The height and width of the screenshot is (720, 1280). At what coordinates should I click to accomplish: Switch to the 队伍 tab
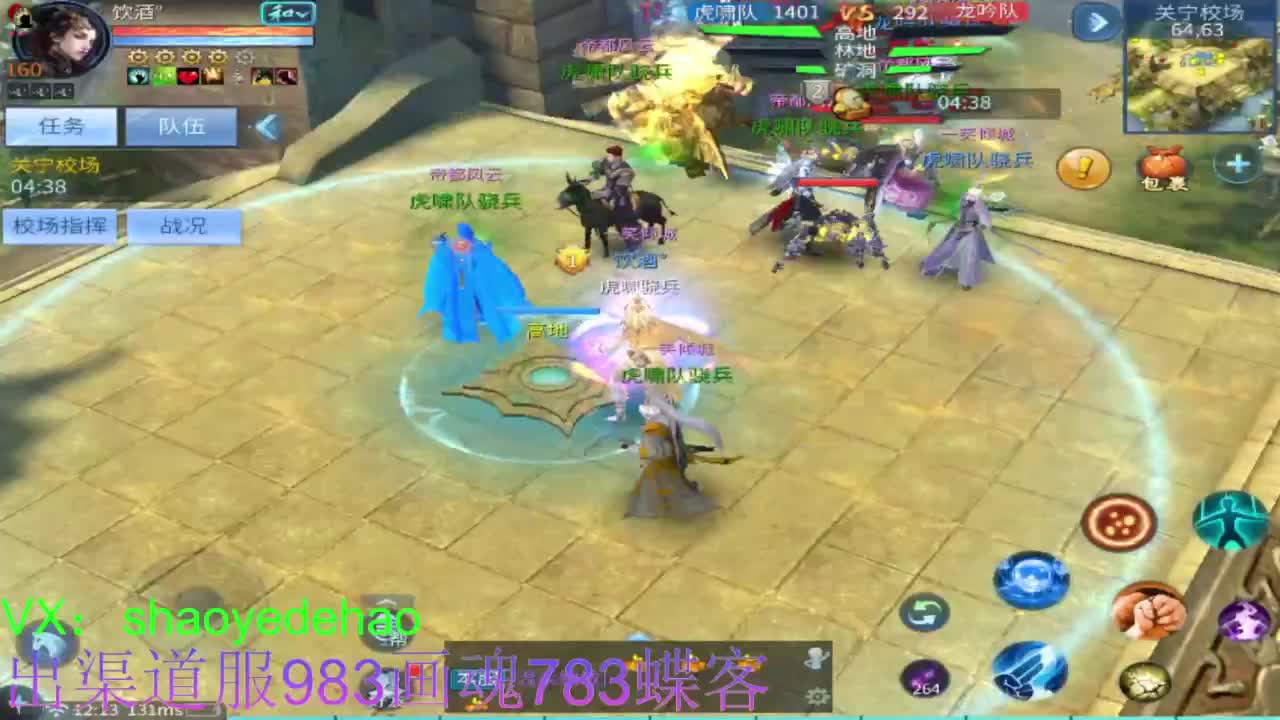click(180, 125)
